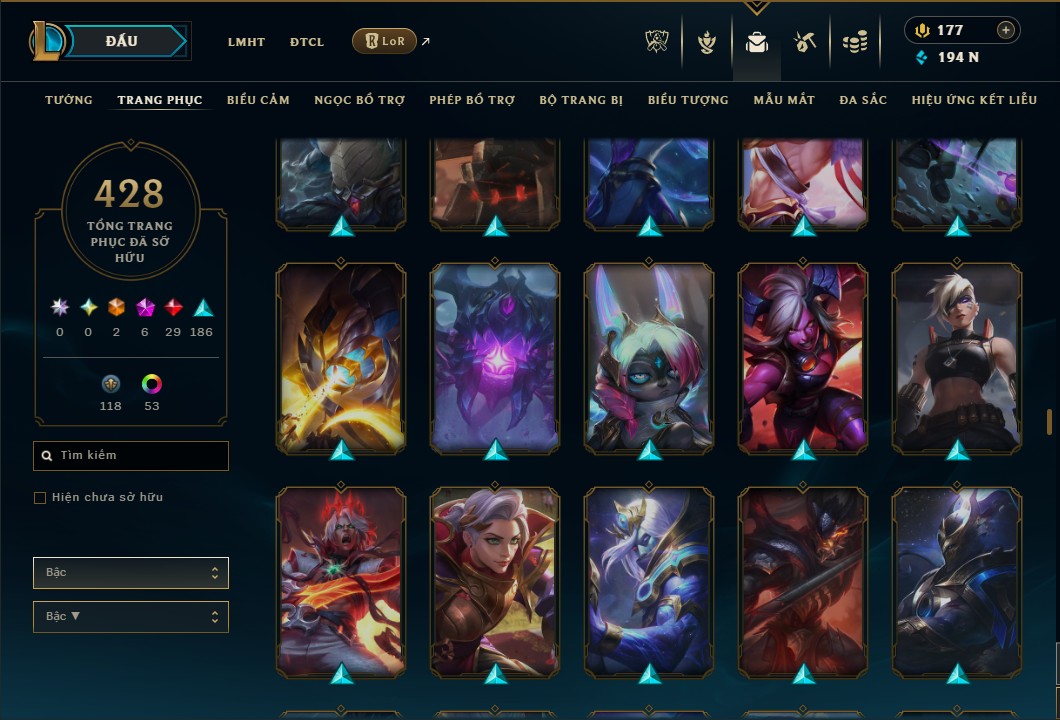Select the white-haired eyepatch woman skin card
This screenshot has height=720, width=1060.
tap(957, 359)
